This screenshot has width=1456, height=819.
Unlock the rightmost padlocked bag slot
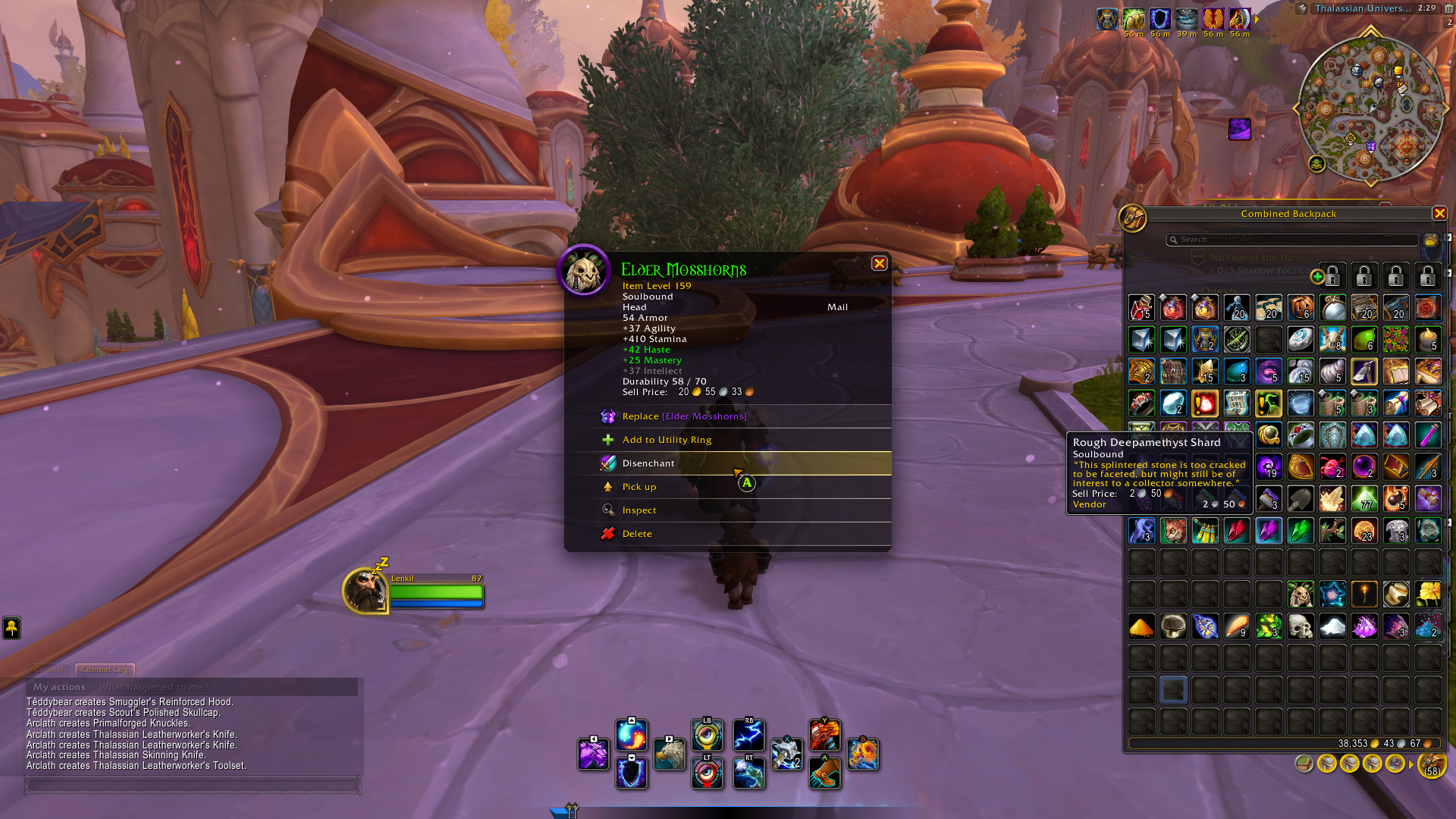(x=1429, y=275)
